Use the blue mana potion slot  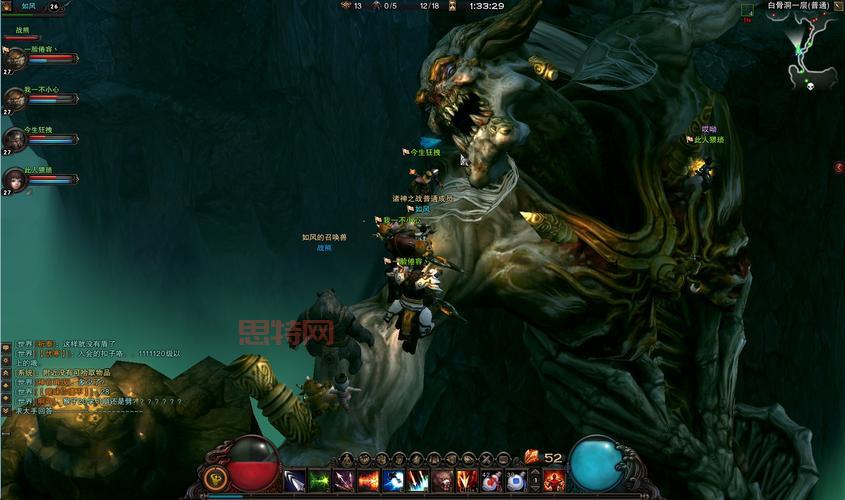pos(515,481)
